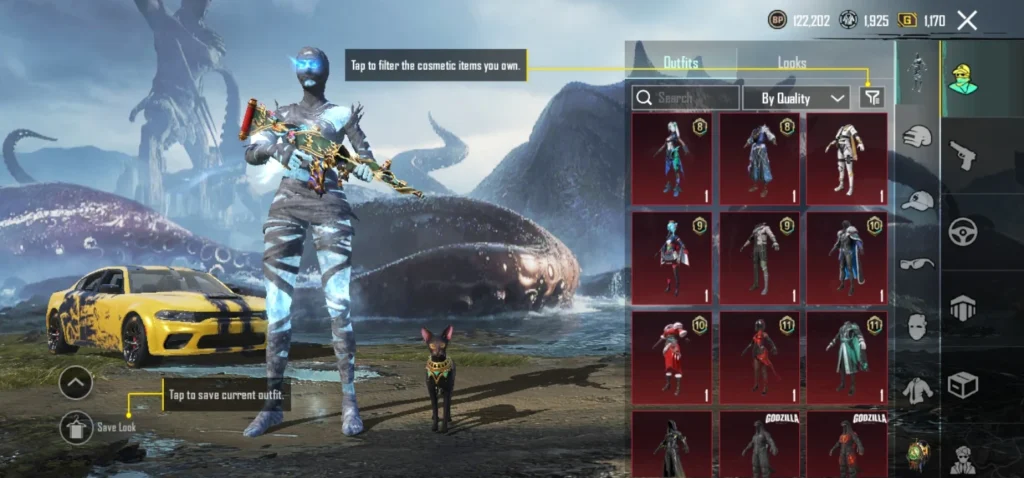Viewport: 1024px width, 478px height.
Task: Open the helmet category
Action: 917,136
